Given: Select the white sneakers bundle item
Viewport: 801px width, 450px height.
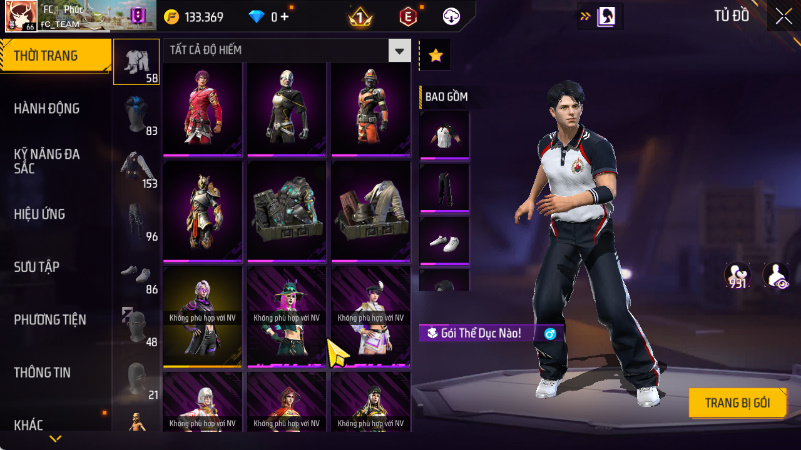Looking at the screenshot, I should click(x=444, y=238).
